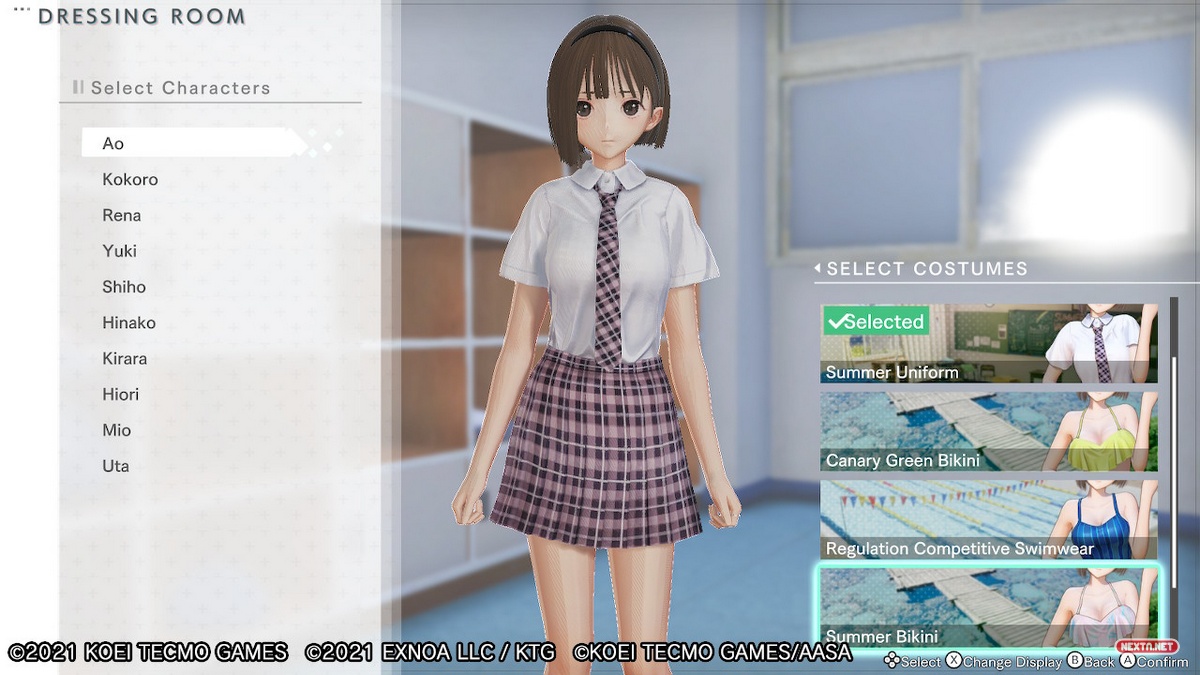Select the character Rena
This screenshot has height=675, width=1200.
[121, 215]
